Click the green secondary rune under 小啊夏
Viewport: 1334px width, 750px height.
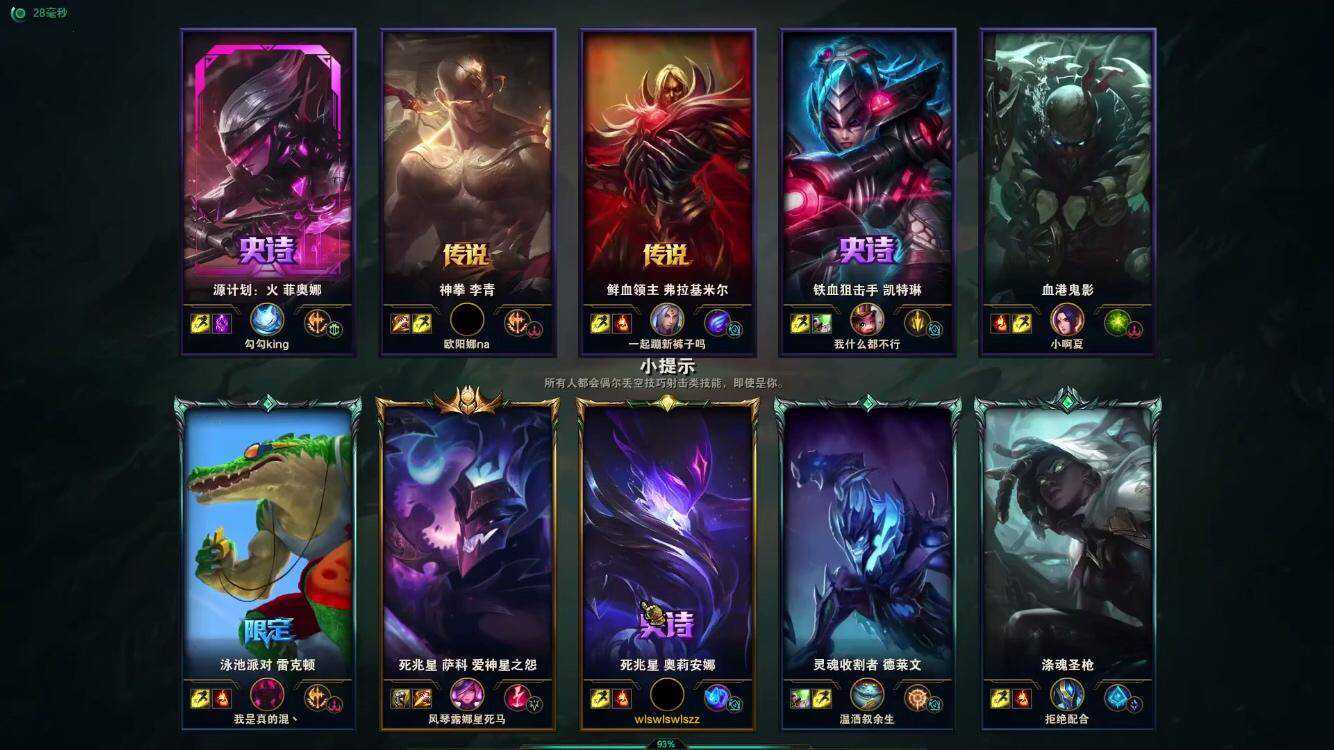pos(1115,322)
